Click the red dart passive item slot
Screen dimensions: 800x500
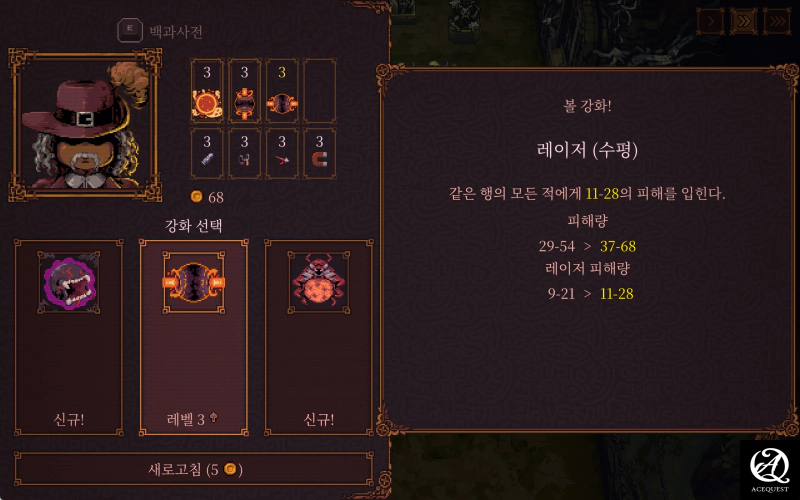click(282, 154)
